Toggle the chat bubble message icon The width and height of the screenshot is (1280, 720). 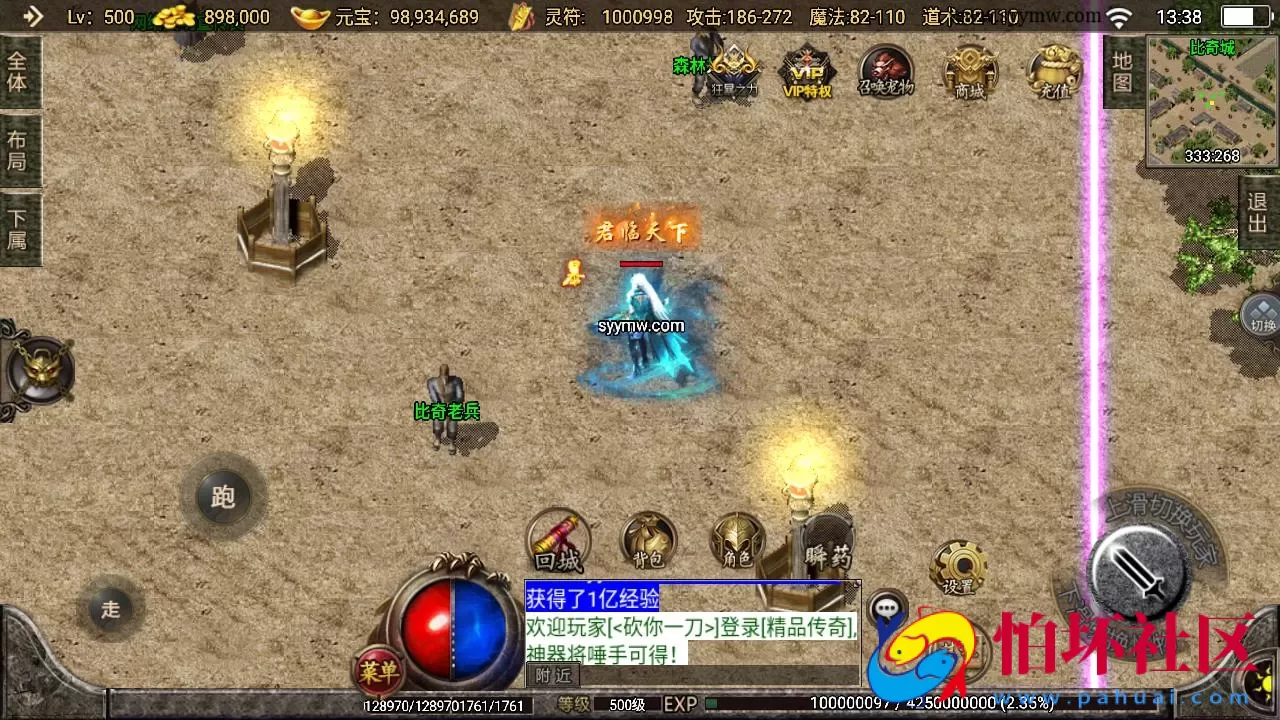(x=888, y=605)
